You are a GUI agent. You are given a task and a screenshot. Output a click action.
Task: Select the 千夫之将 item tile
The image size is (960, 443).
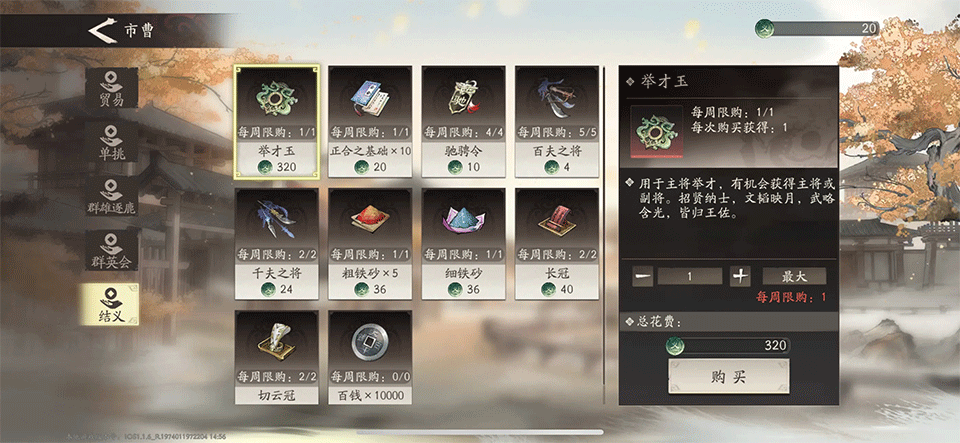click(277, 243)
